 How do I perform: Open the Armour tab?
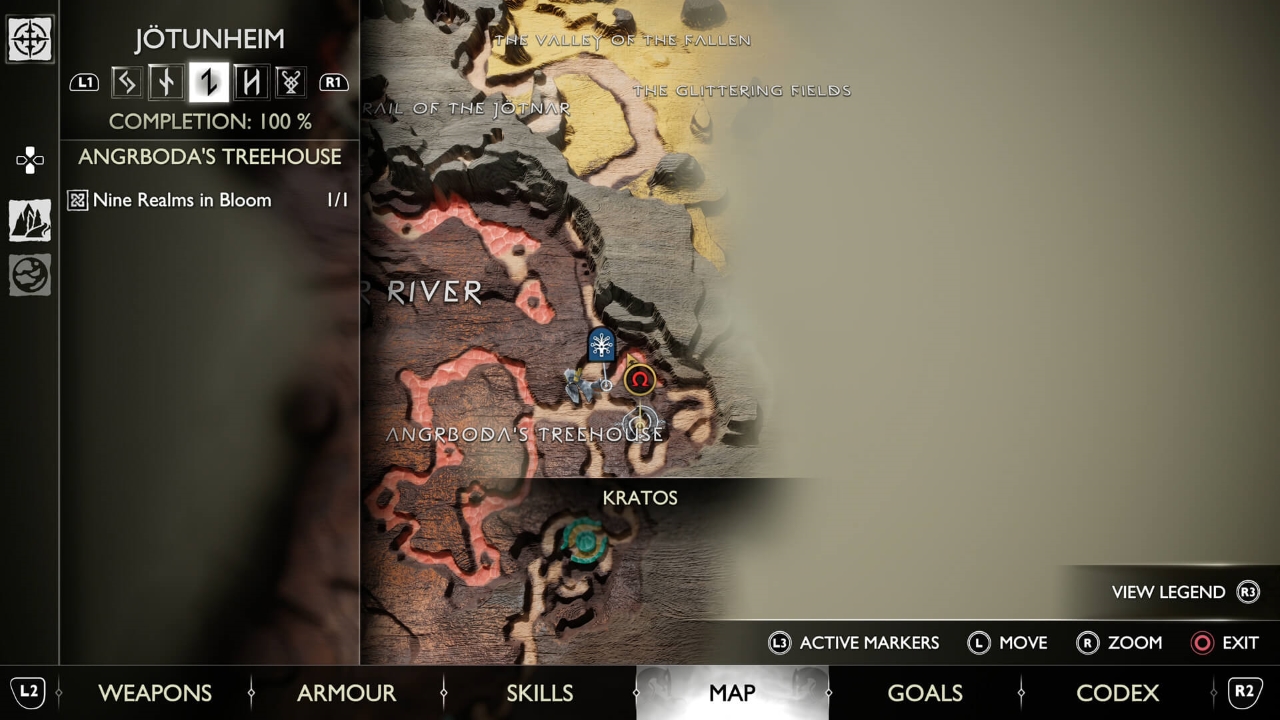[x=346, y=693]
